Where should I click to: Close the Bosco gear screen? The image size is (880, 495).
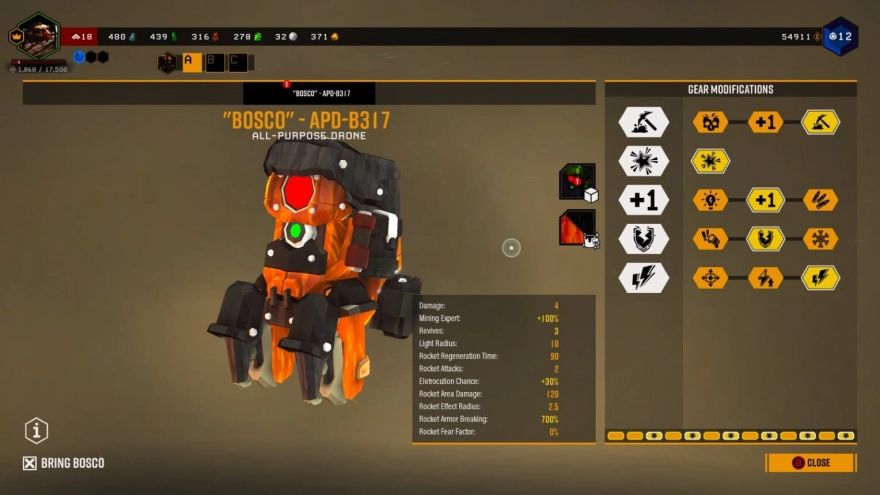click(x=811, y=463)
